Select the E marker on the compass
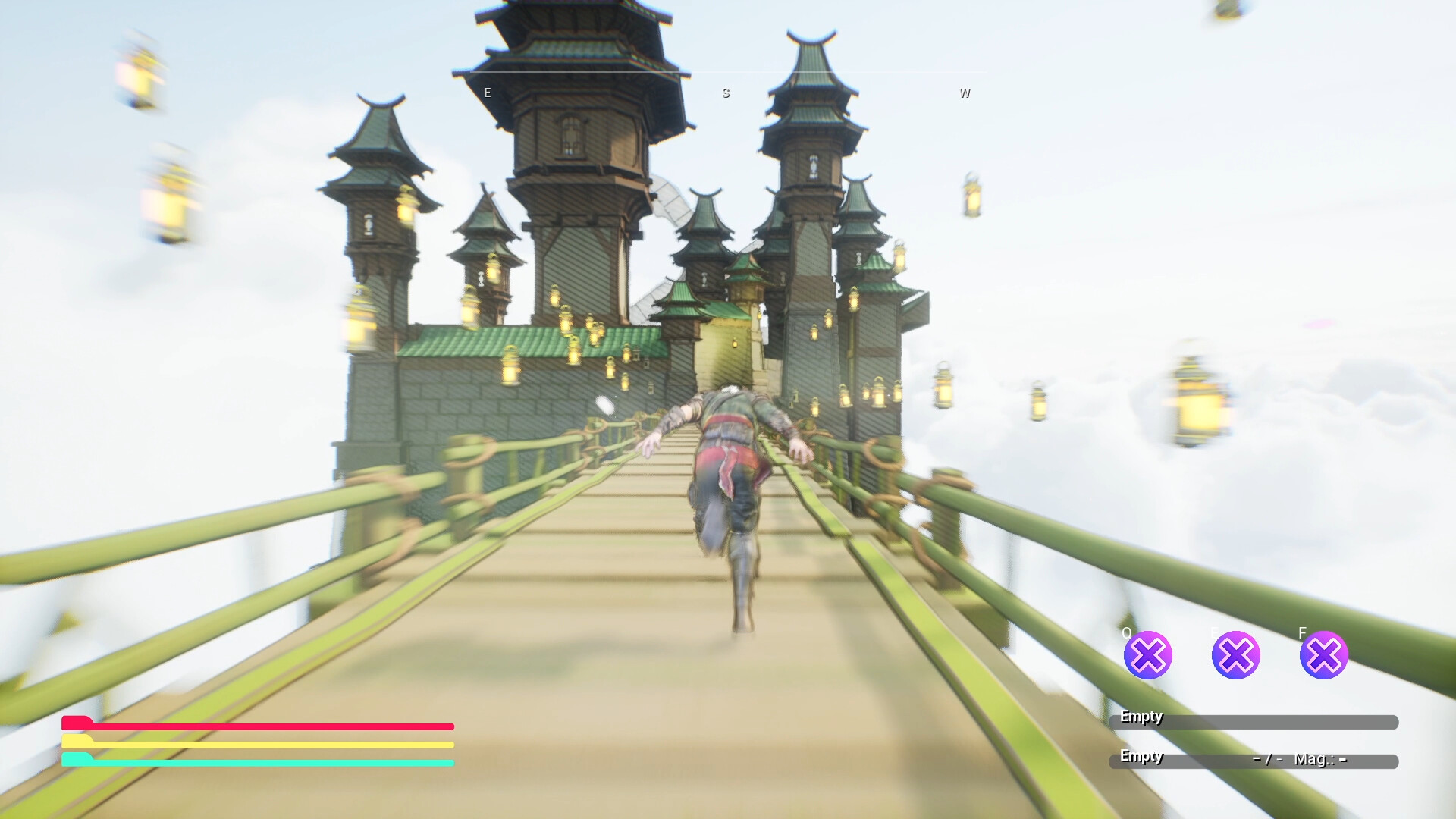The height and width of the screenshot is (819, 1456). coord(486,93)
